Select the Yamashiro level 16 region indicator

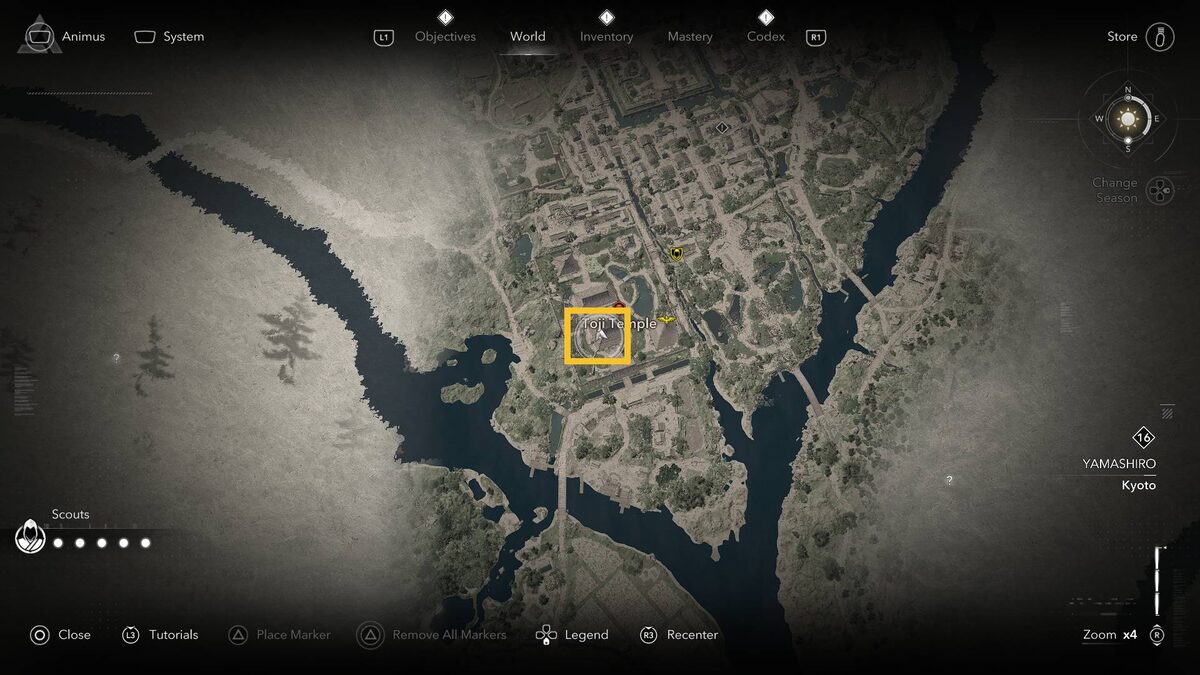(x=1143, y=438)
